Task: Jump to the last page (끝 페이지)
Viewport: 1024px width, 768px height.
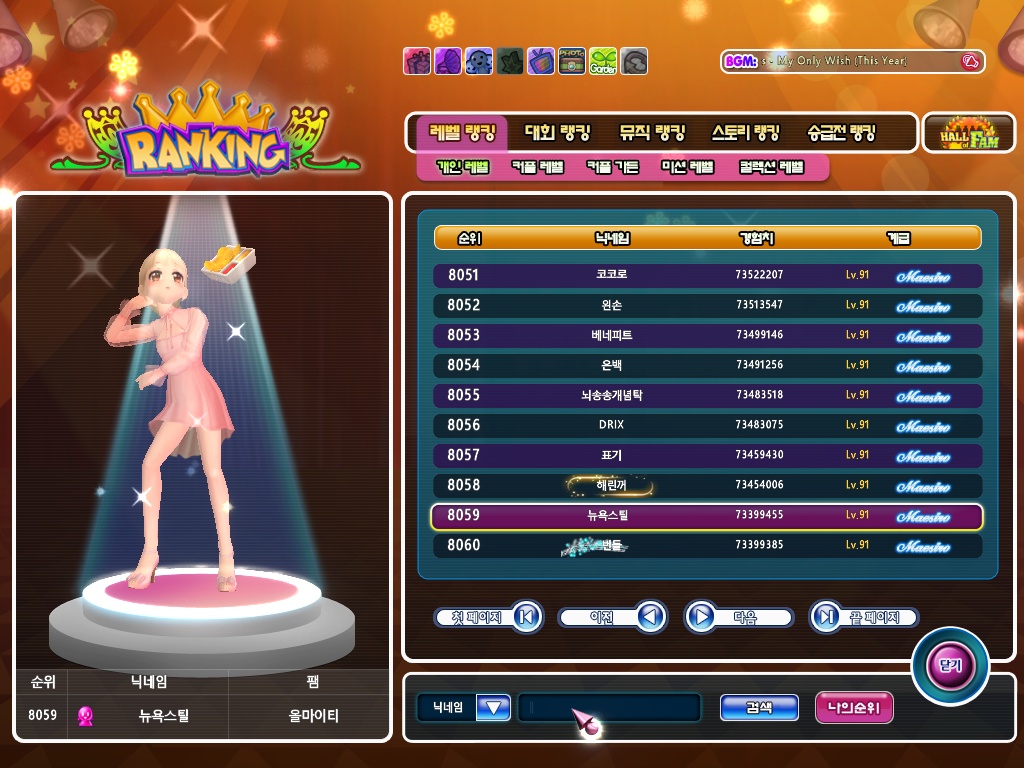Action: (863, 617)
